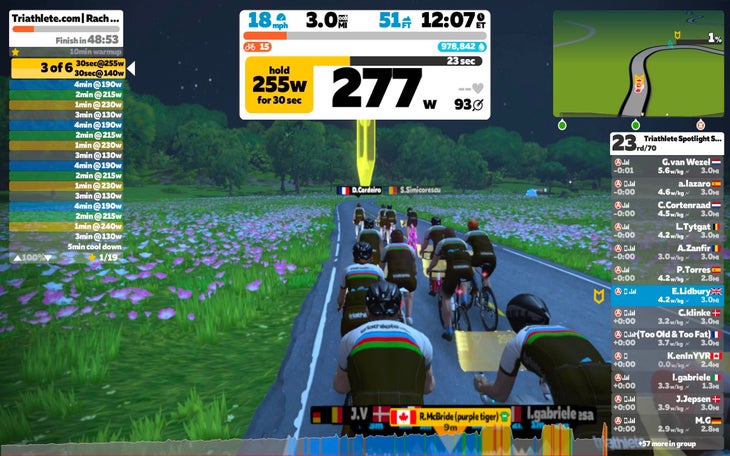Select rider a.lazaro in the riders list
Screen dimensions: 730x456
[666, 186]
